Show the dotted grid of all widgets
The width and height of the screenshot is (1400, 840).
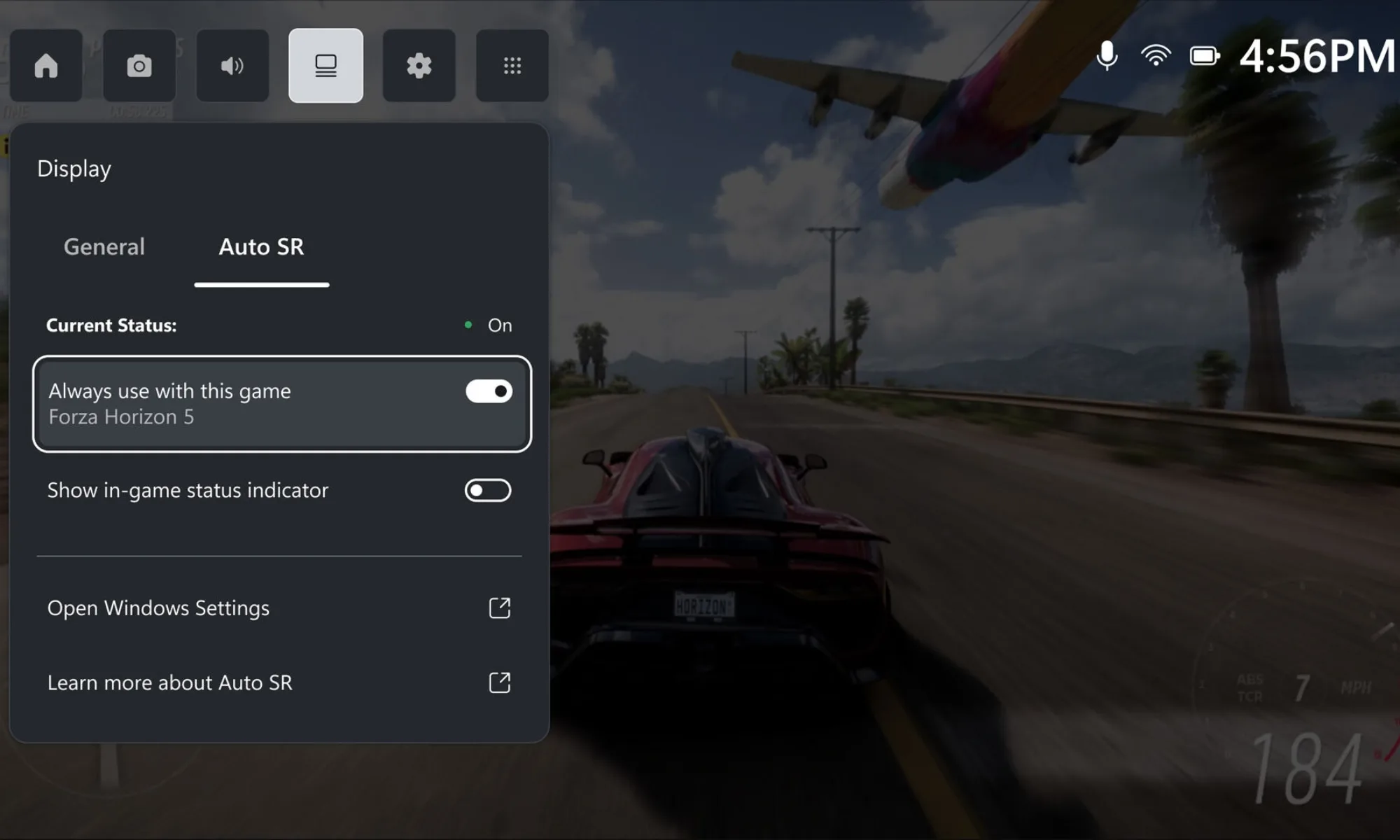pos(512,66)
